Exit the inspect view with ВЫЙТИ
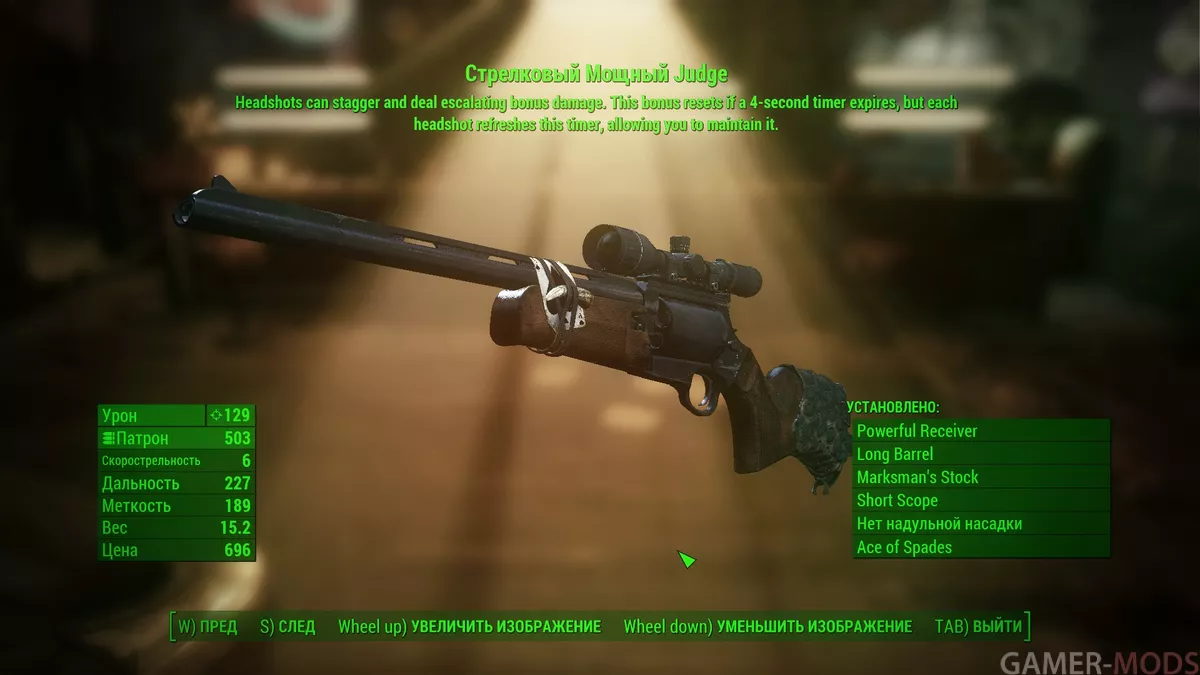This screenshot has height=675, width=1200. point(978,627)
